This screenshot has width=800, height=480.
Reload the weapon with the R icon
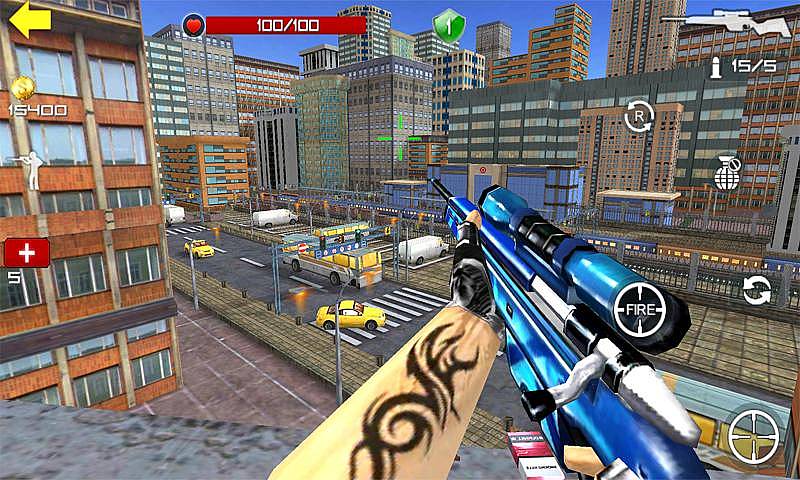pos(638,117)
